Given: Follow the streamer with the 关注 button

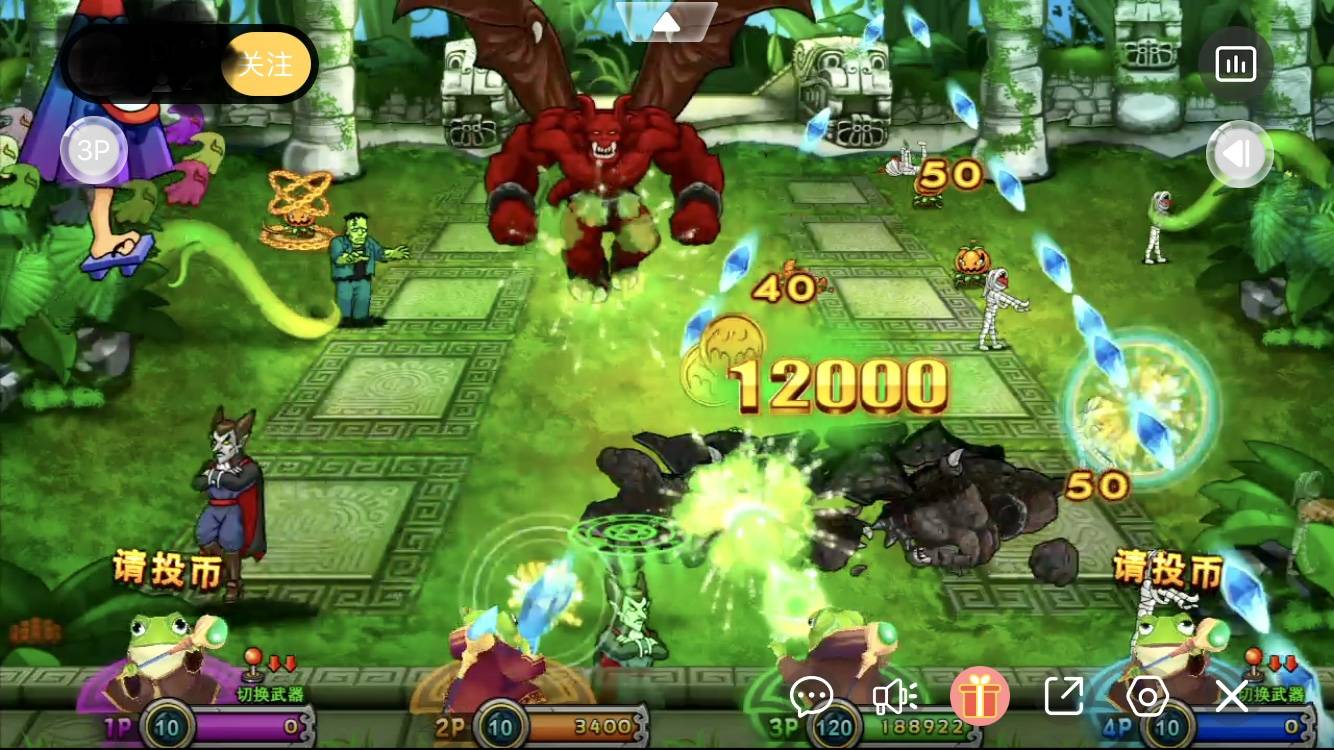Looking at the screenshot, I should pyautogui.click(x=266, y=65).
